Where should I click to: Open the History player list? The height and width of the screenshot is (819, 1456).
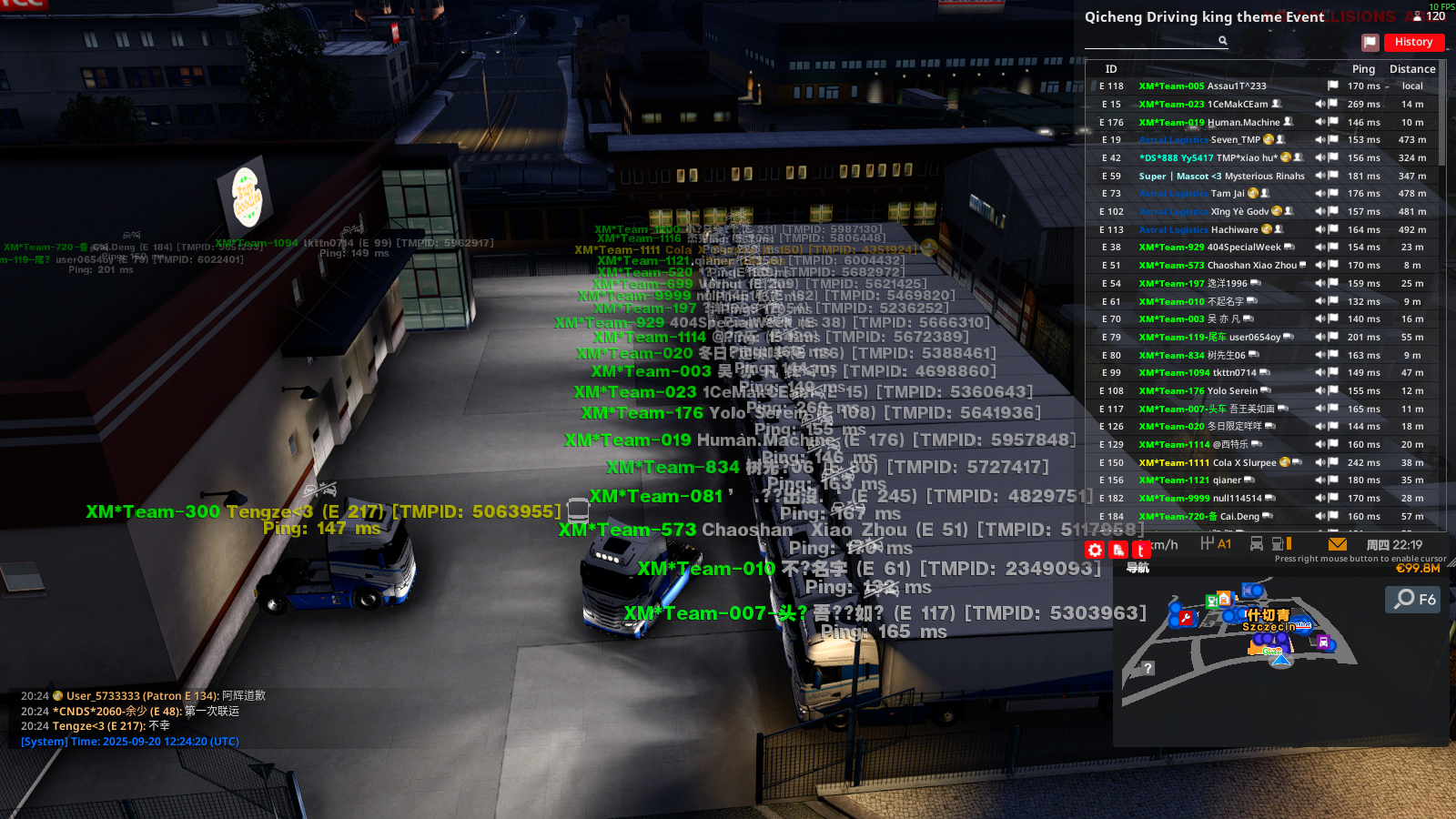[x=1413, y=42]
